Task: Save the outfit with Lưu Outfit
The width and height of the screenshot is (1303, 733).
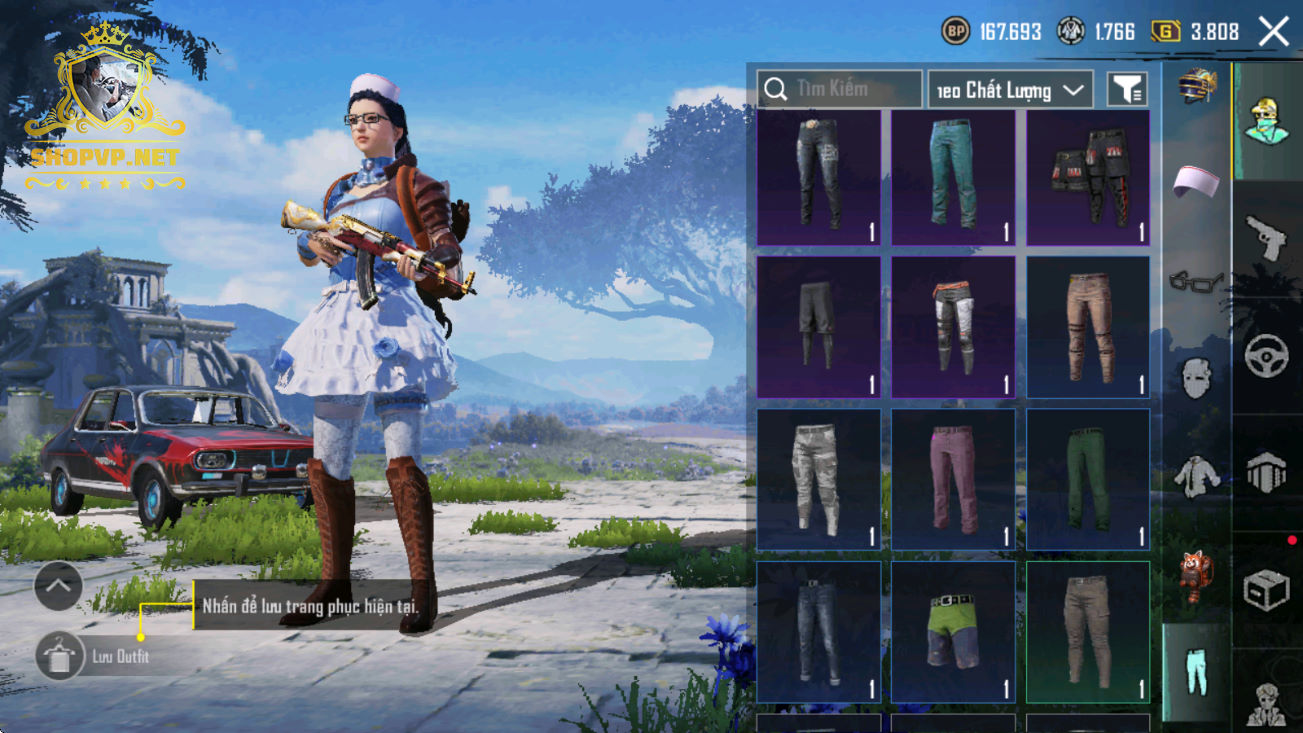Action: click(x=59, y=656)
